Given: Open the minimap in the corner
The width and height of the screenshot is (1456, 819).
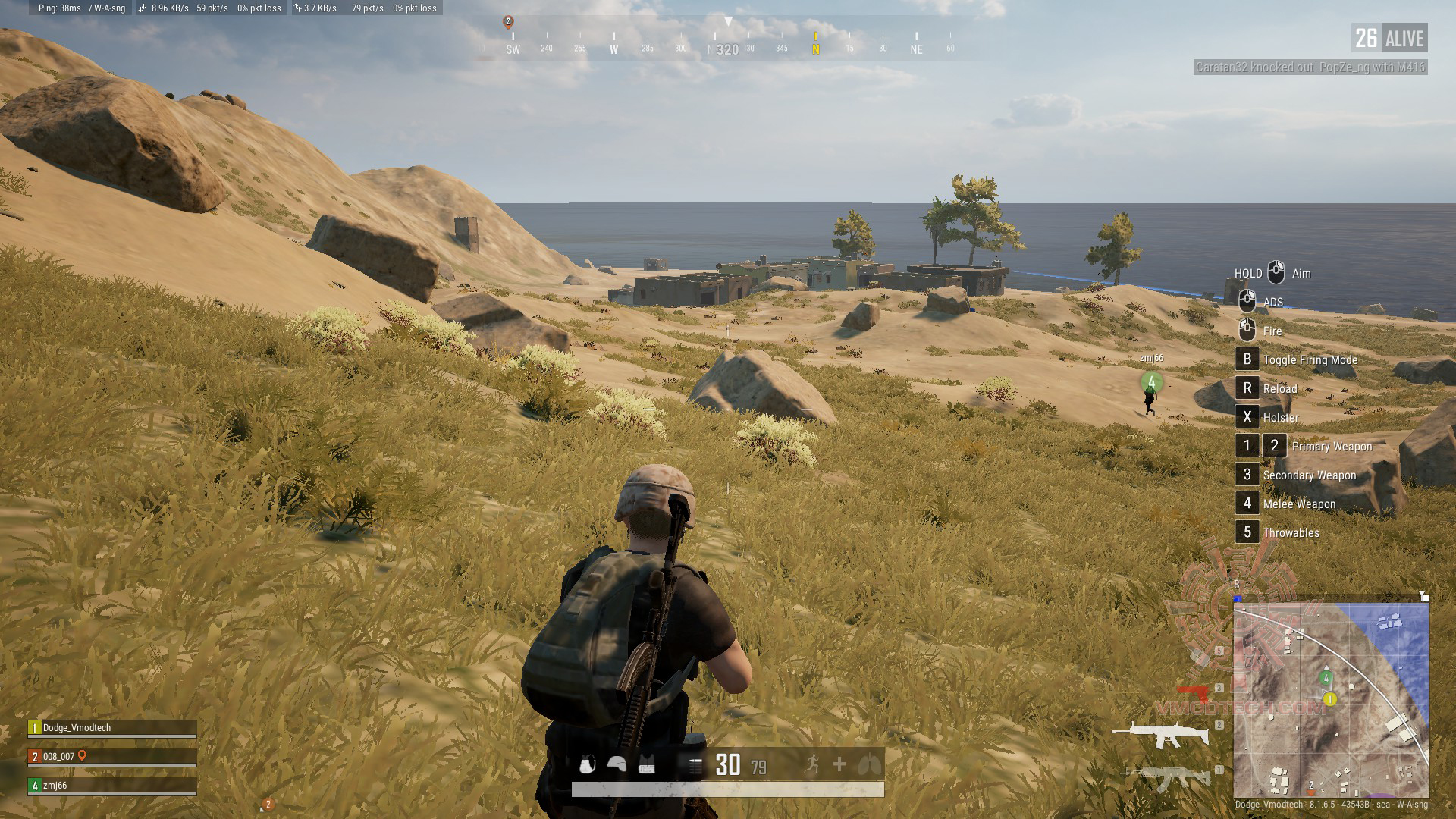Looking at the screenshot, I should (1331, 699).
